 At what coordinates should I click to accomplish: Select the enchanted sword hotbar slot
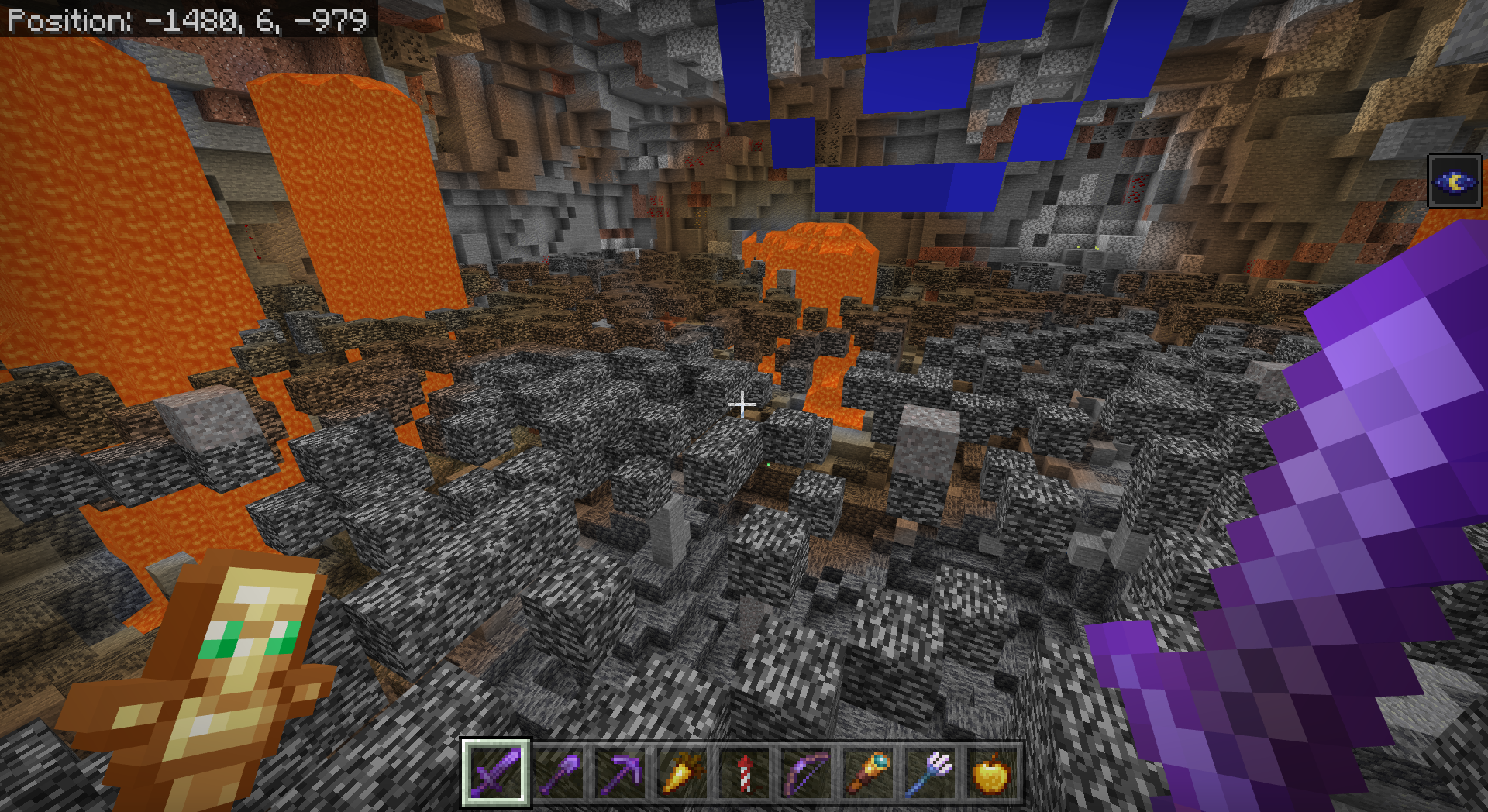(x=496, y=773)
